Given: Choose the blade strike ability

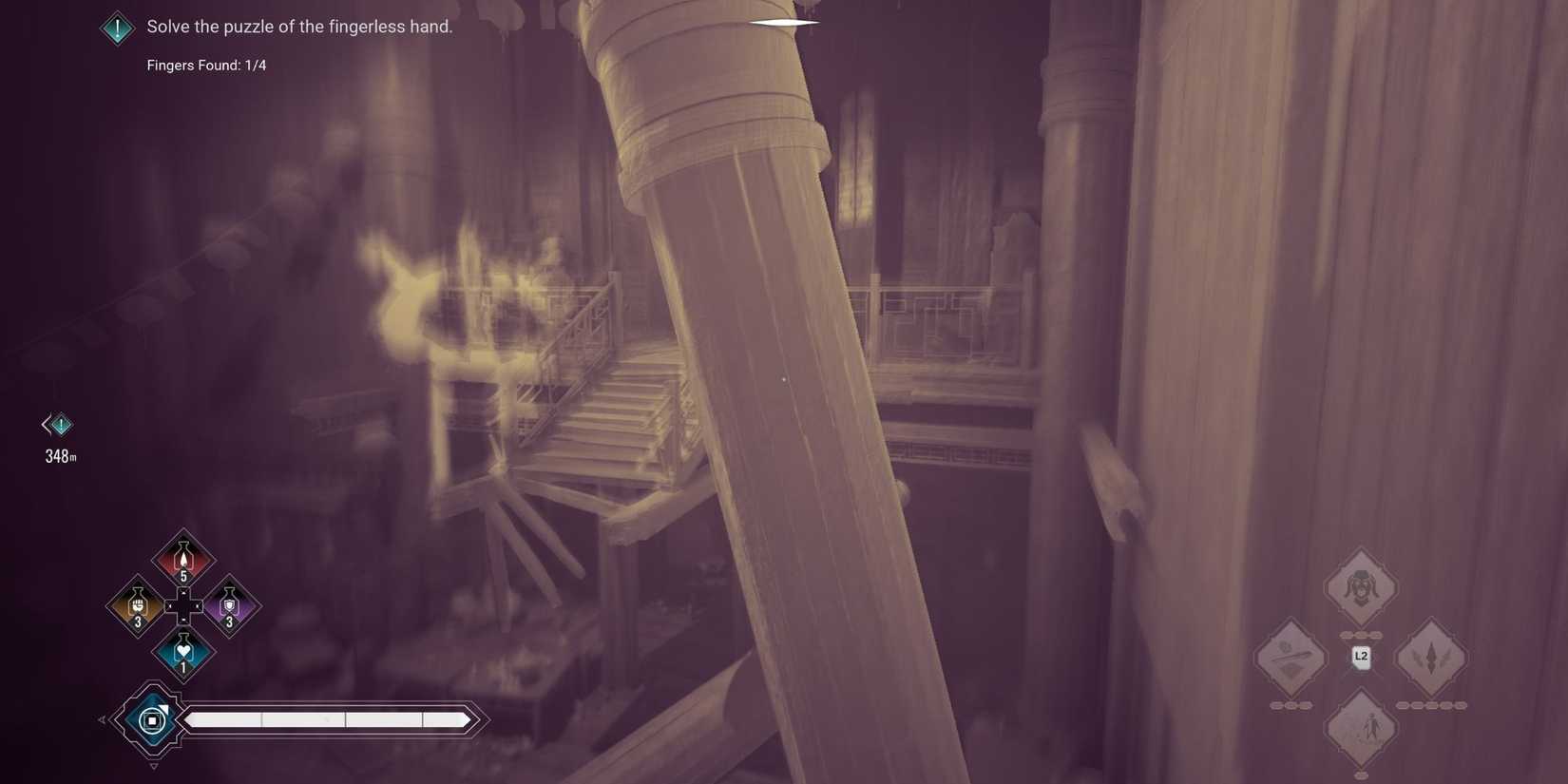Looking at the screenshot, I should (x=1291, y=656).
